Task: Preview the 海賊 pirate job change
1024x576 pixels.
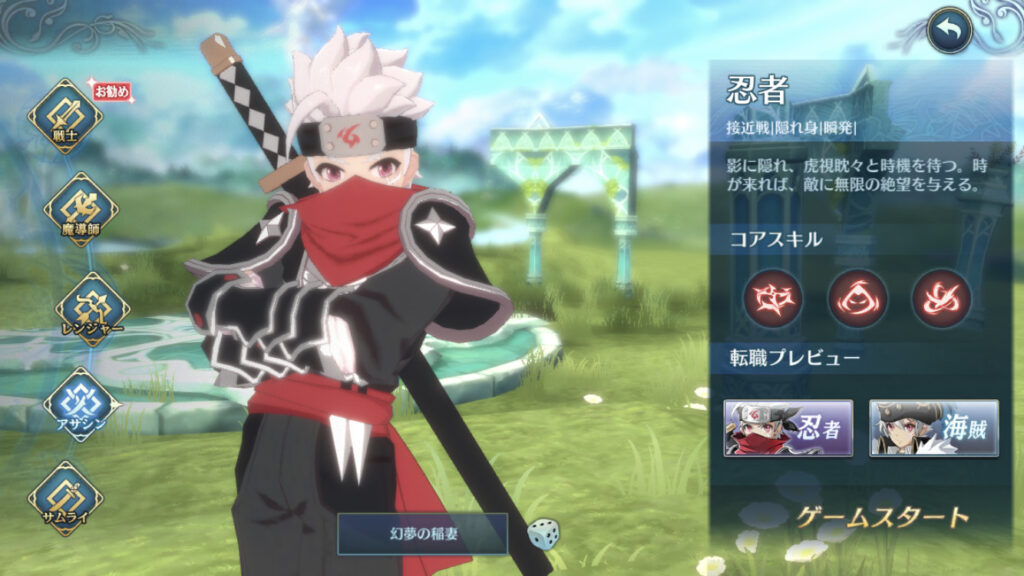Action: (x=934, y=428)
